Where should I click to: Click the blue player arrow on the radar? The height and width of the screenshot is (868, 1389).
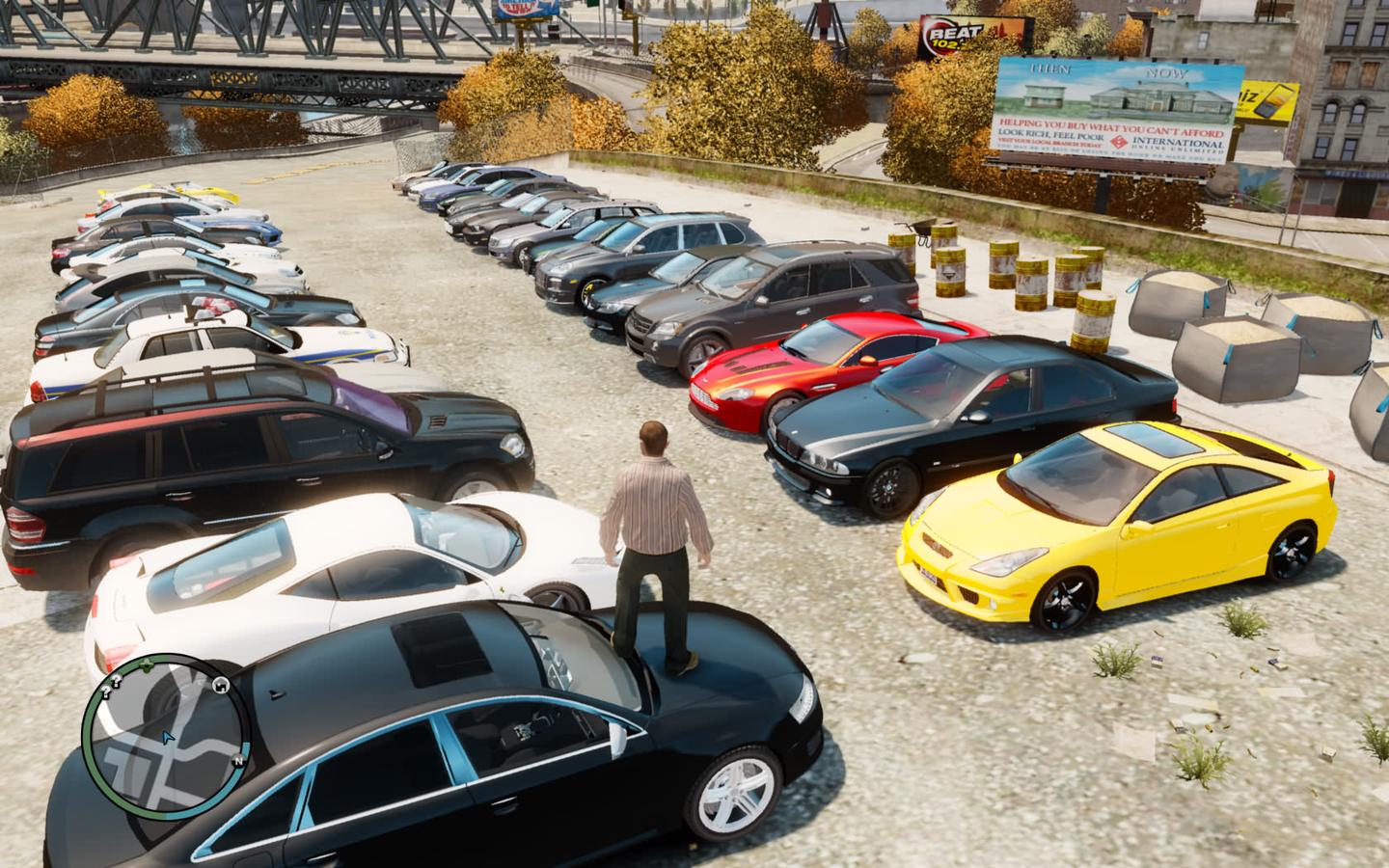(169, 738)
